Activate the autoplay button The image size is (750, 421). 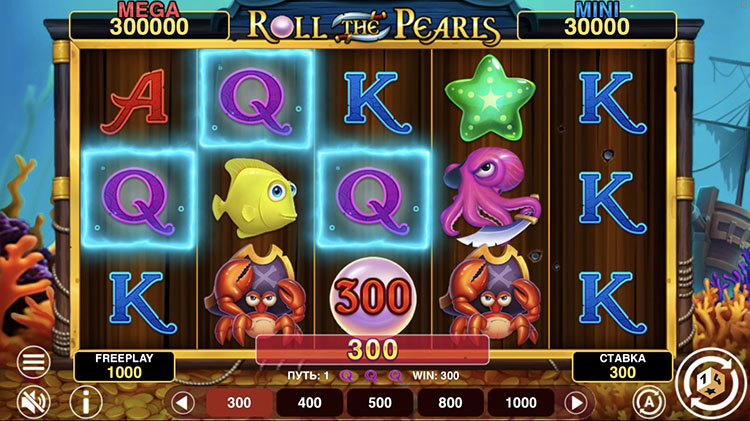point(647,402)
